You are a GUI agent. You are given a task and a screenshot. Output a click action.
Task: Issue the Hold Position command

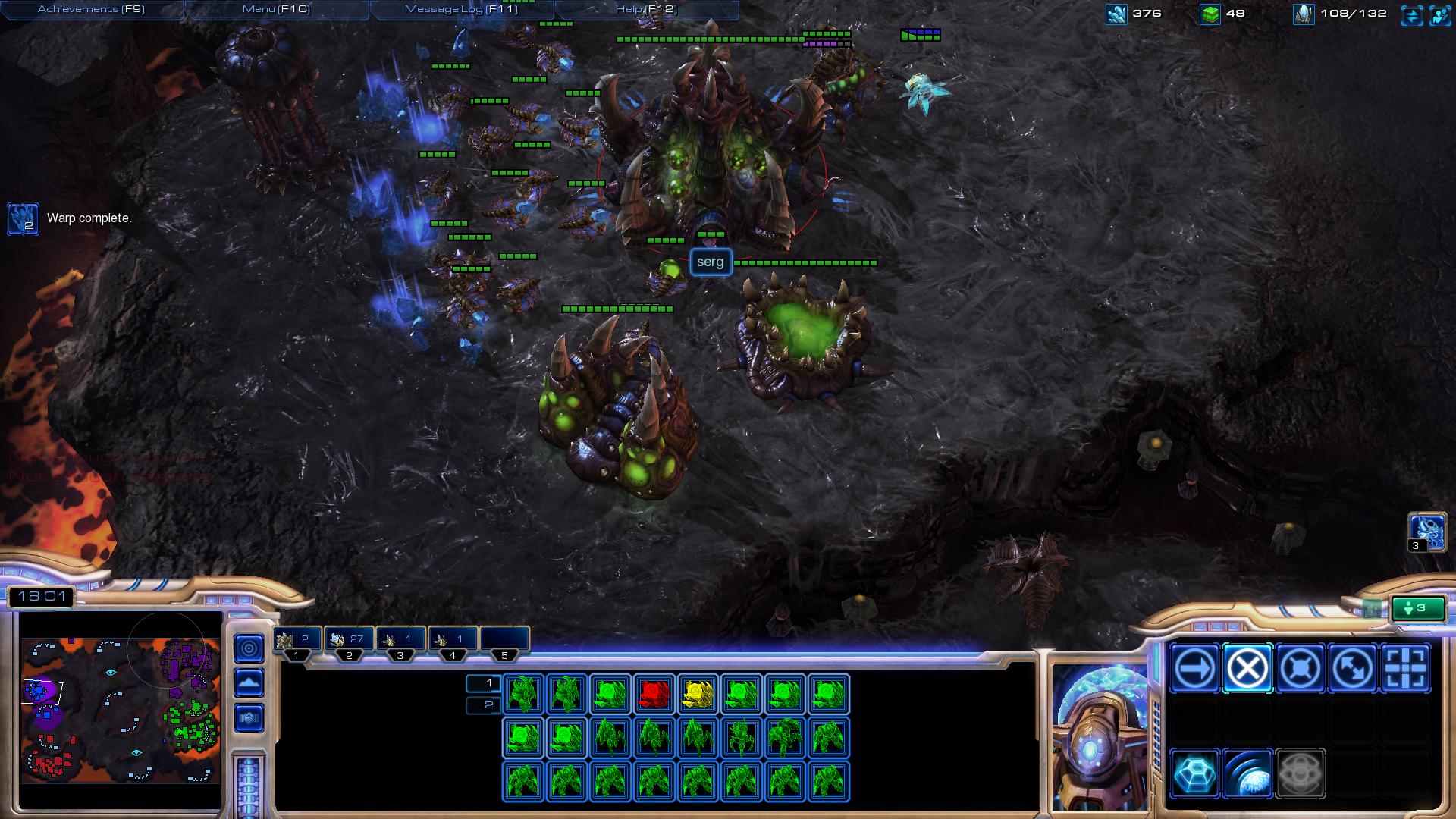pos(1301,669)
